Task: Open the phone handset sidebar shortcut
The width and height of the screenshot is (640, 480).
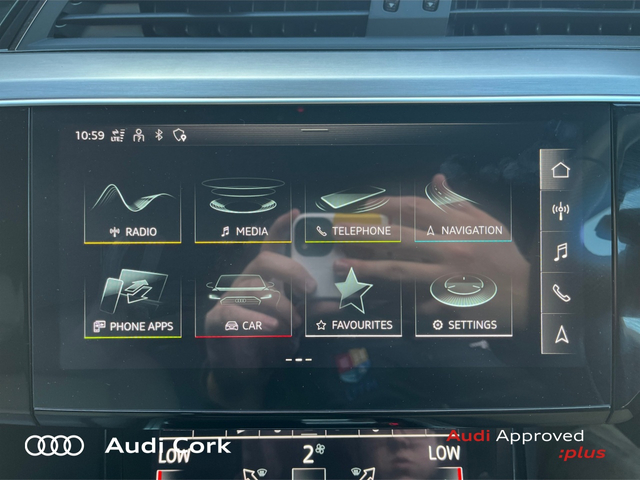Action: (560, 293)
